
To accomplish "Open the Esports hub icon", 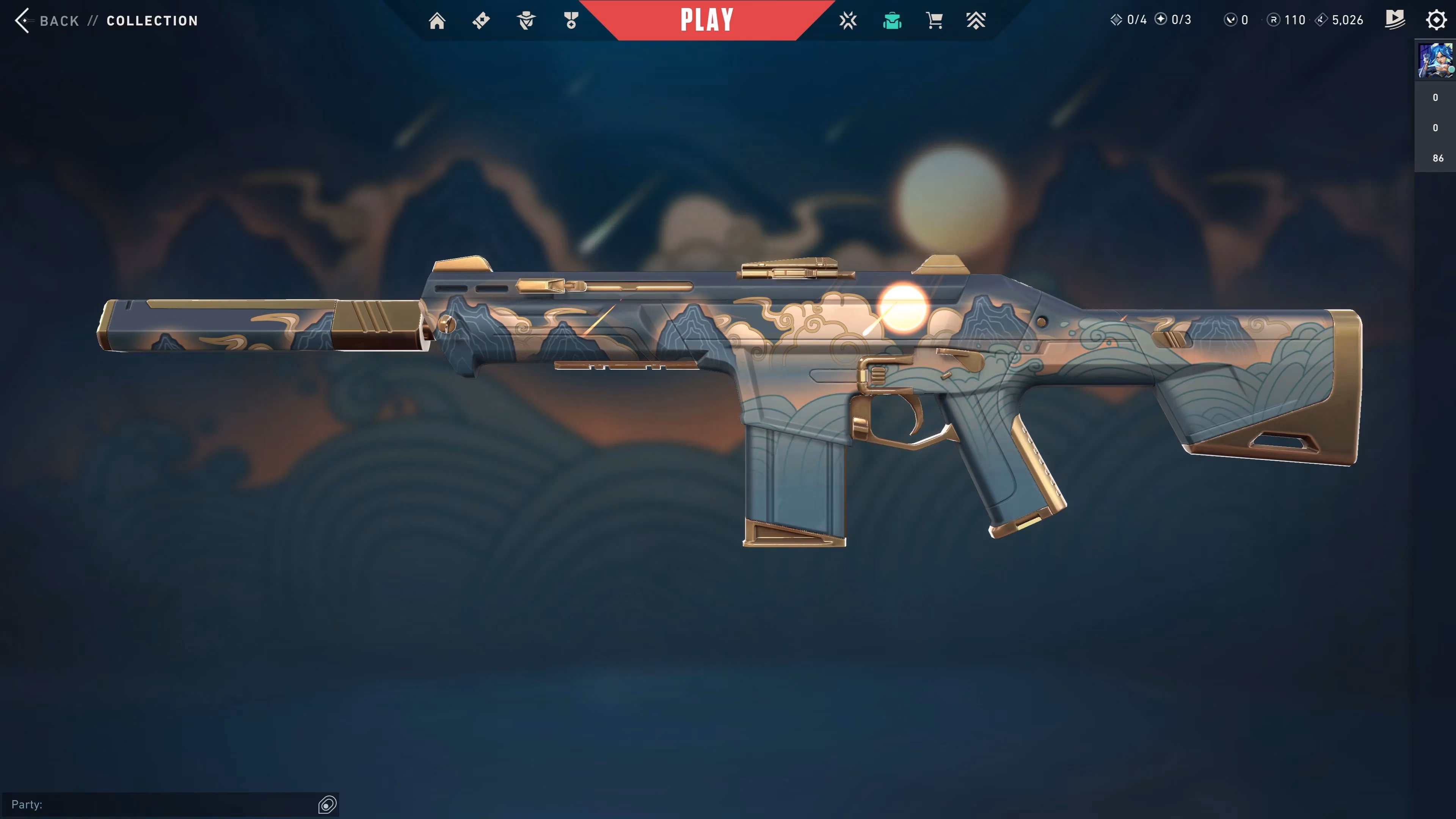I will tap(848, 20).
